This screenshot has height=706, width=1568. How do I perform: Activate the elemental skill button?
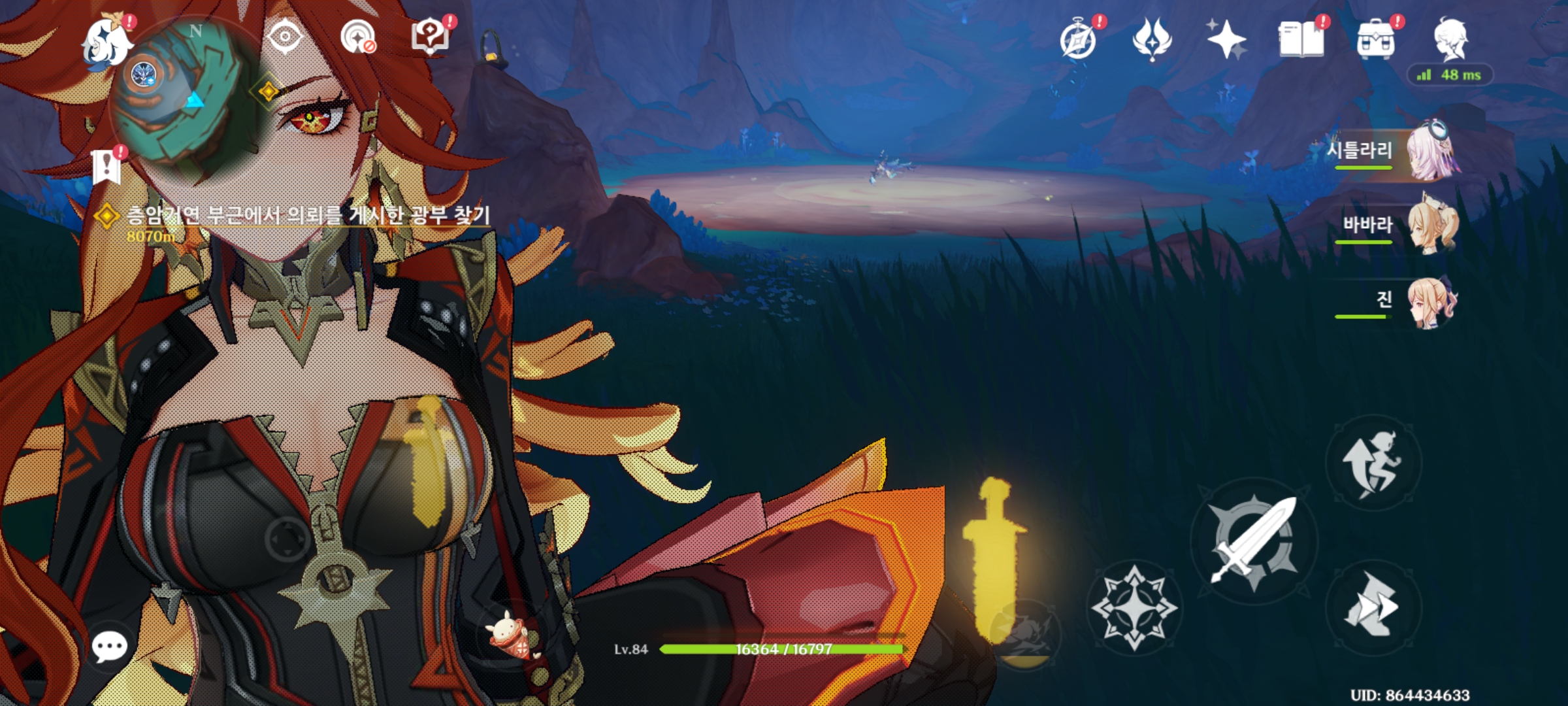pyautogui.click(x=1135, y=607)
